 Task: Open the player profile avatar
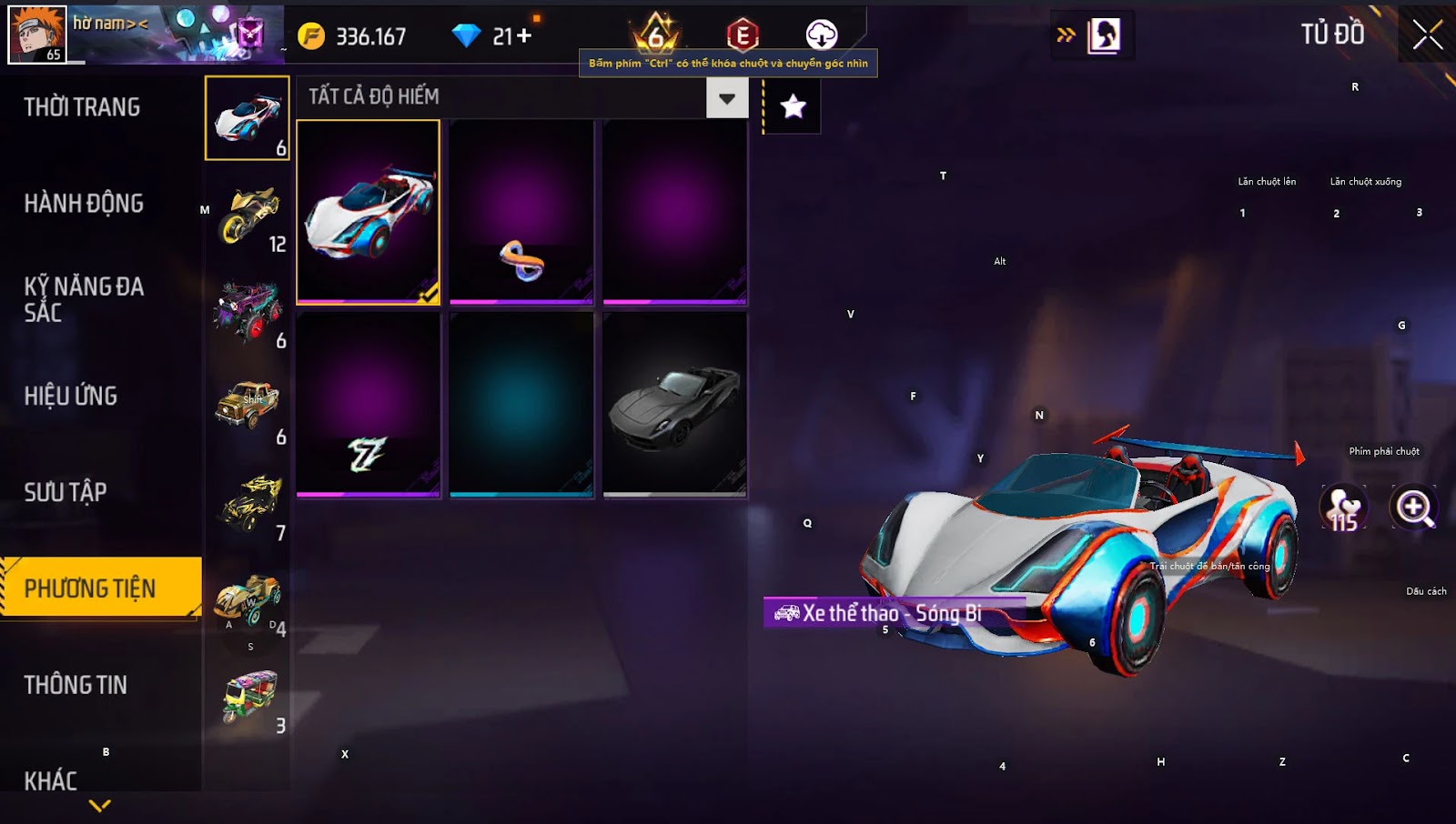(37, 34)
